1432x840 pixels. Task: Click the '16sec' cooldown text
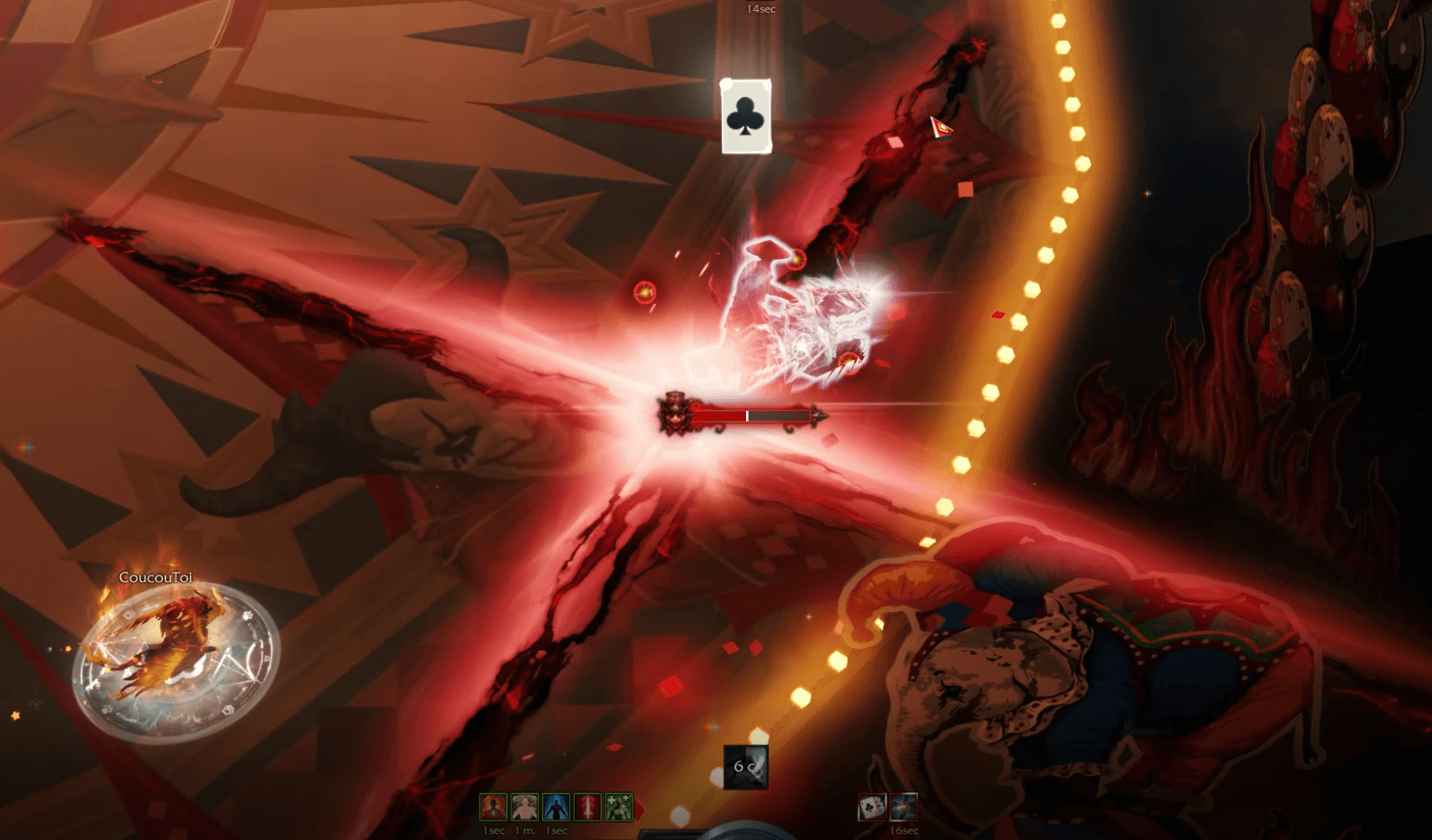[904, 831]
